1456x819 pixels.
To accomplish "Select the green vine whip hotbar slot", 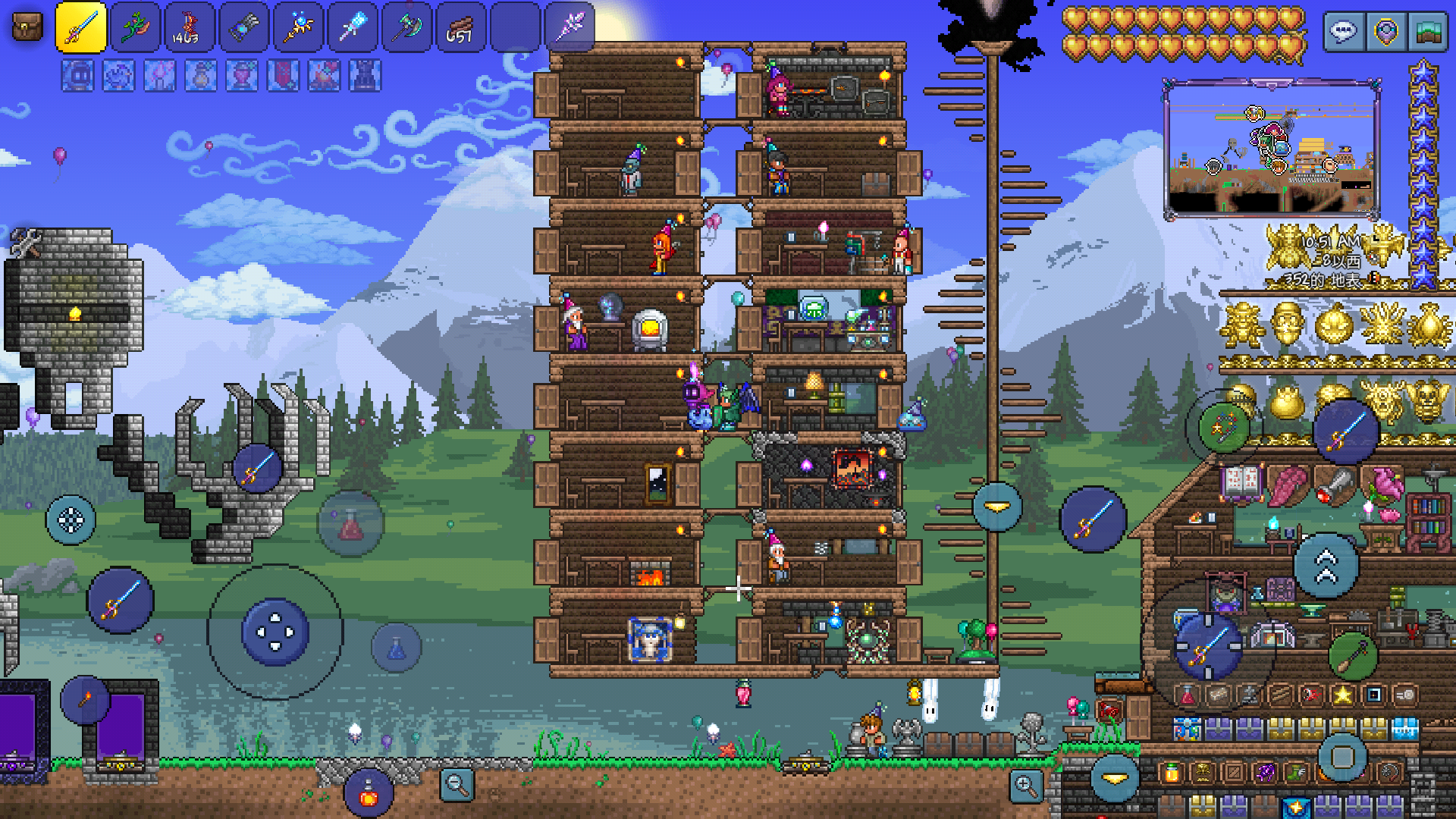I will 135,28.
